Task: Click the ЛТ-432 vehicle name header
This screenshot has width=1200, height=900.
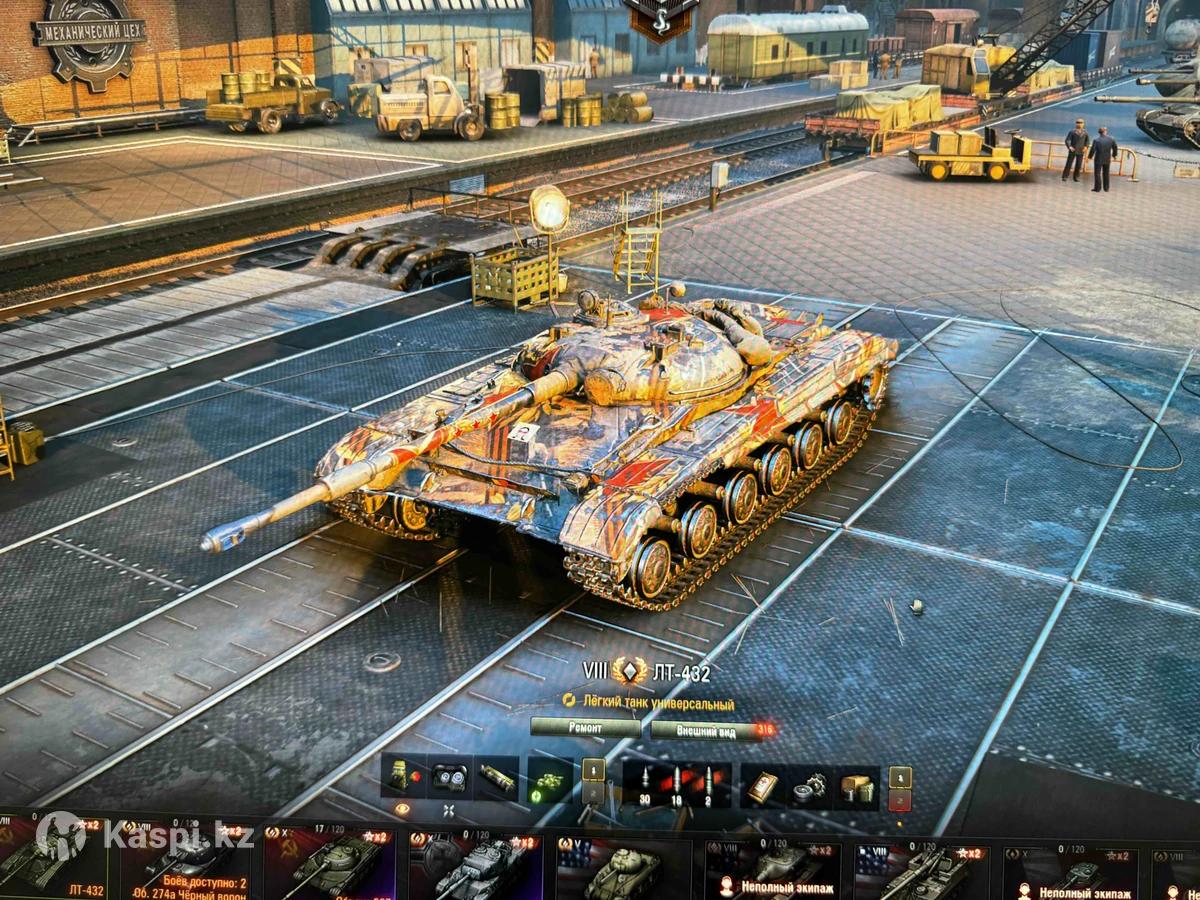Action: 680,673
